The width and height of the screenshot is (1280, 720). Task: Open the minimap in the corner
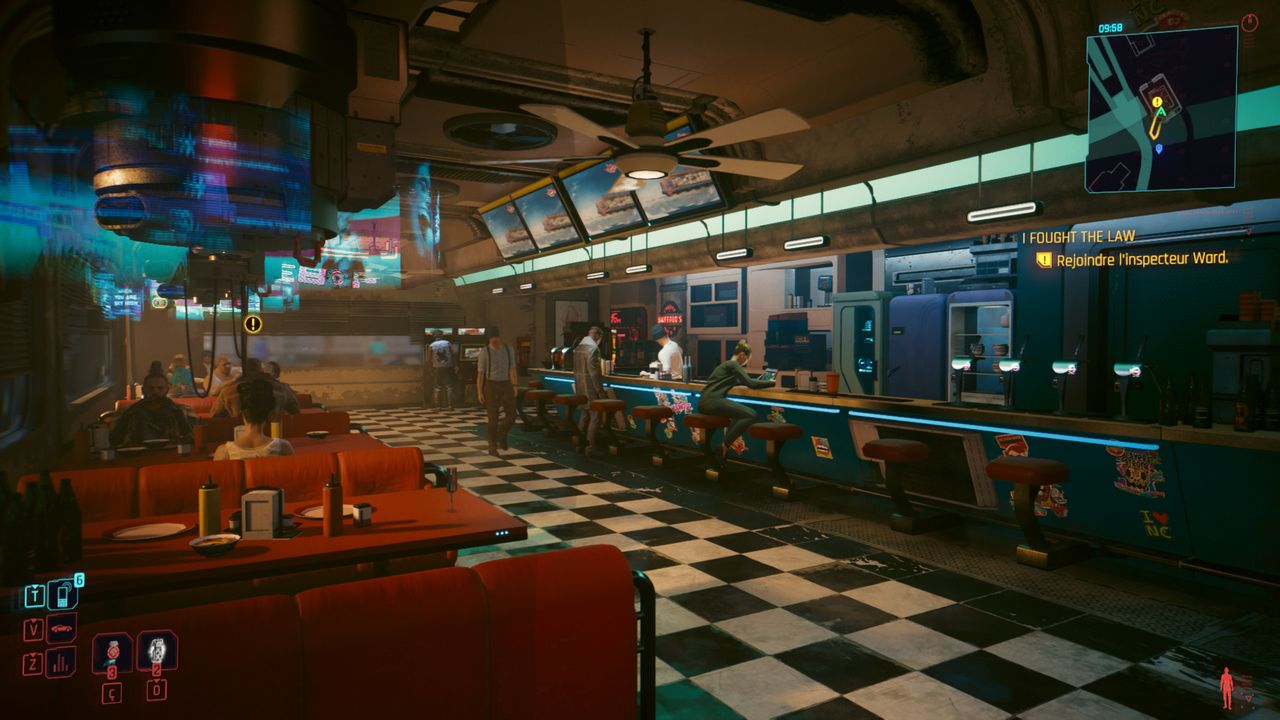1161,109
